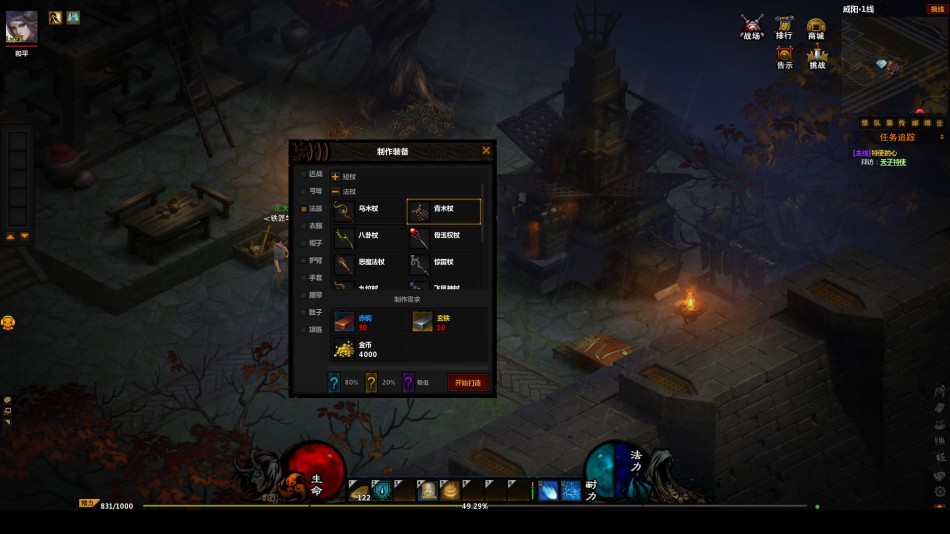Screen dimensions: 950x534
Task: Choose the 鞋子 equipment category
Action: pos(315,312)
